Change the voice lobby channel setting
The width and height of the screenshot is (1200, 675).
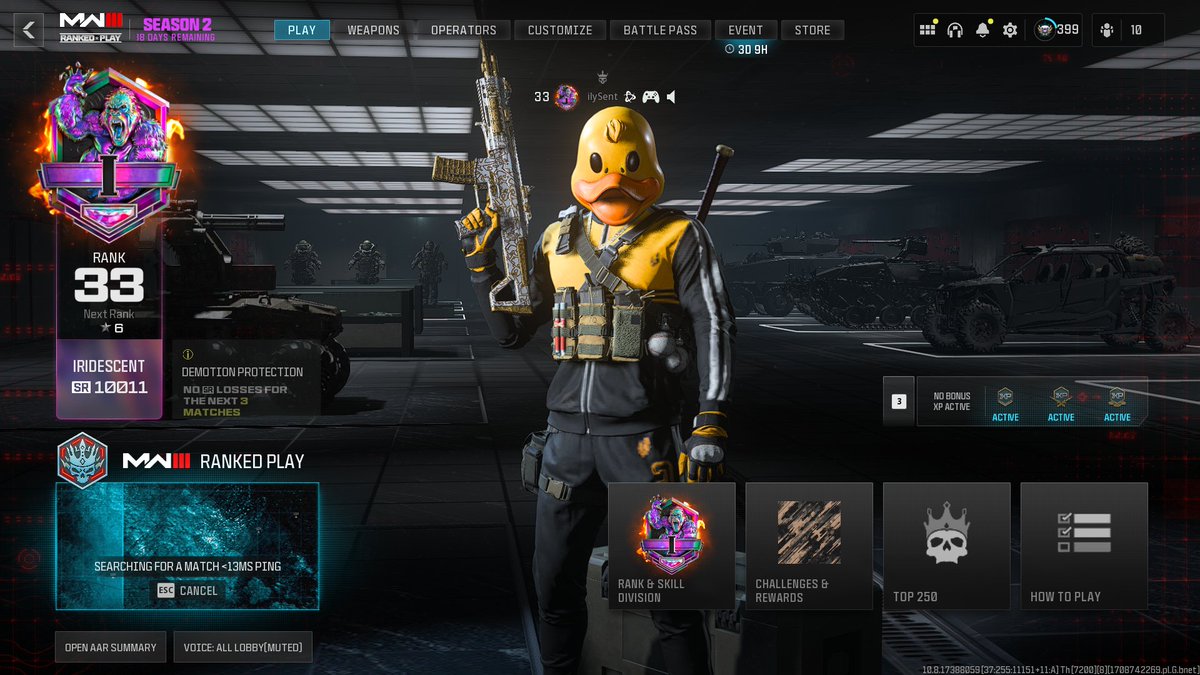pos(243,647)
